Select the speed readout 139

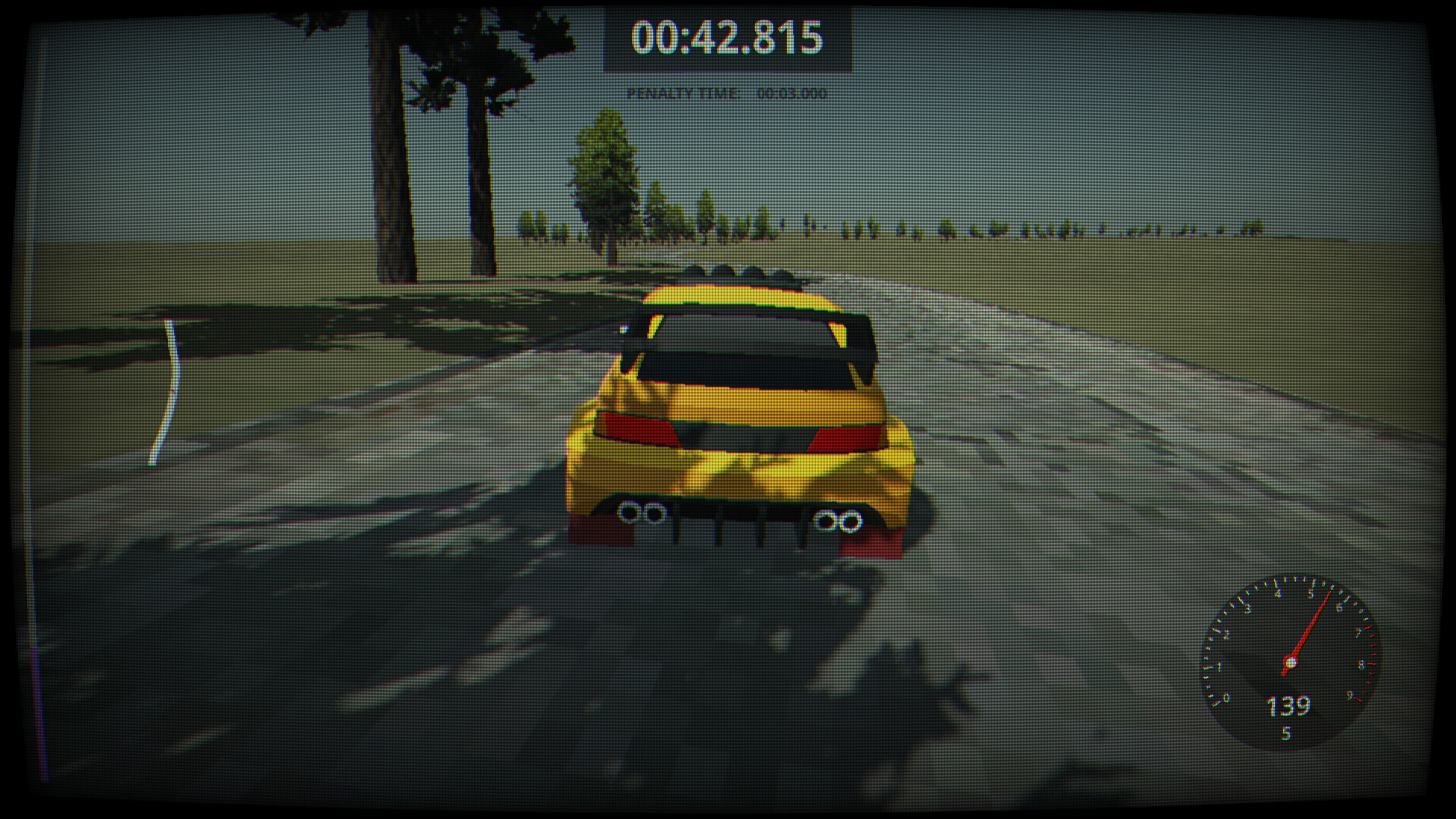tap(1288, 707)
